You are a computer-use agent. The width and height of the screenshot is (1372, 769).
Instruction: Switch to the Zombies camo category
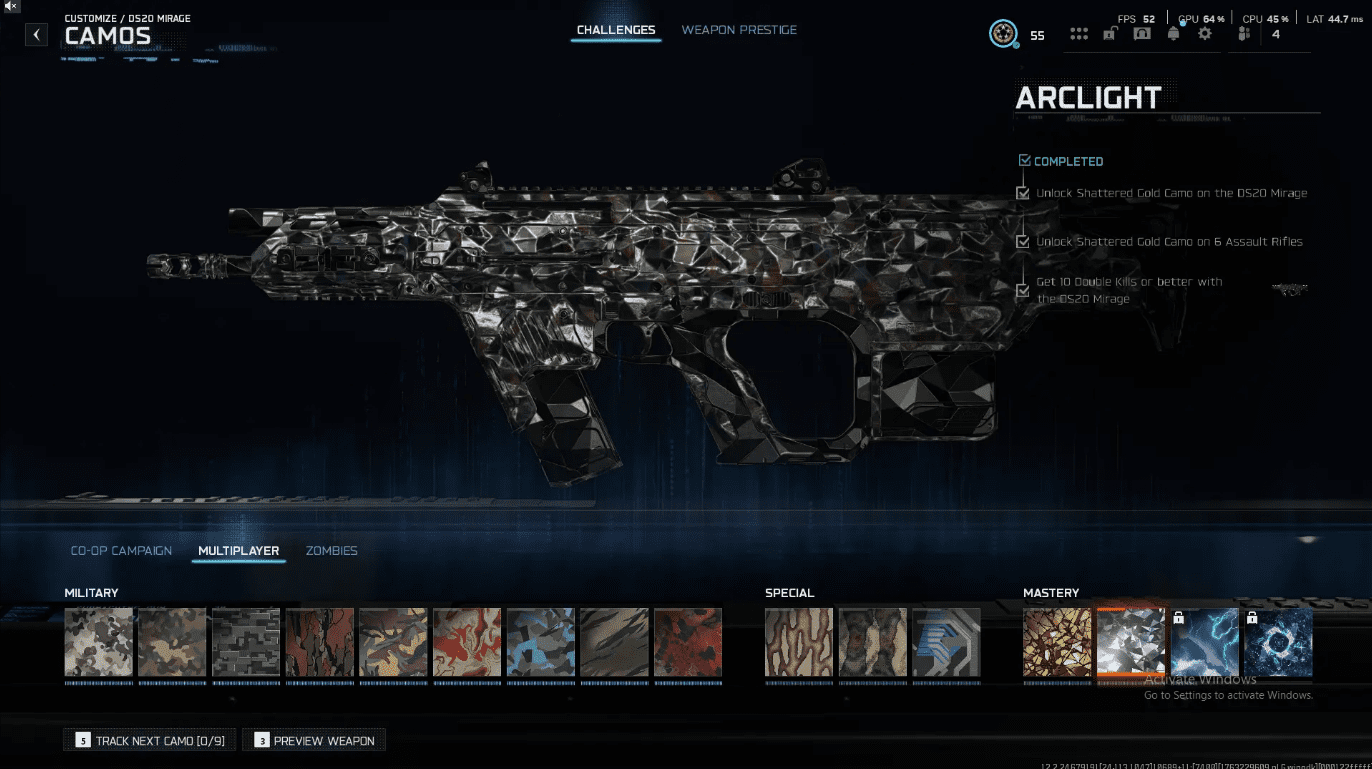[331, 551]
